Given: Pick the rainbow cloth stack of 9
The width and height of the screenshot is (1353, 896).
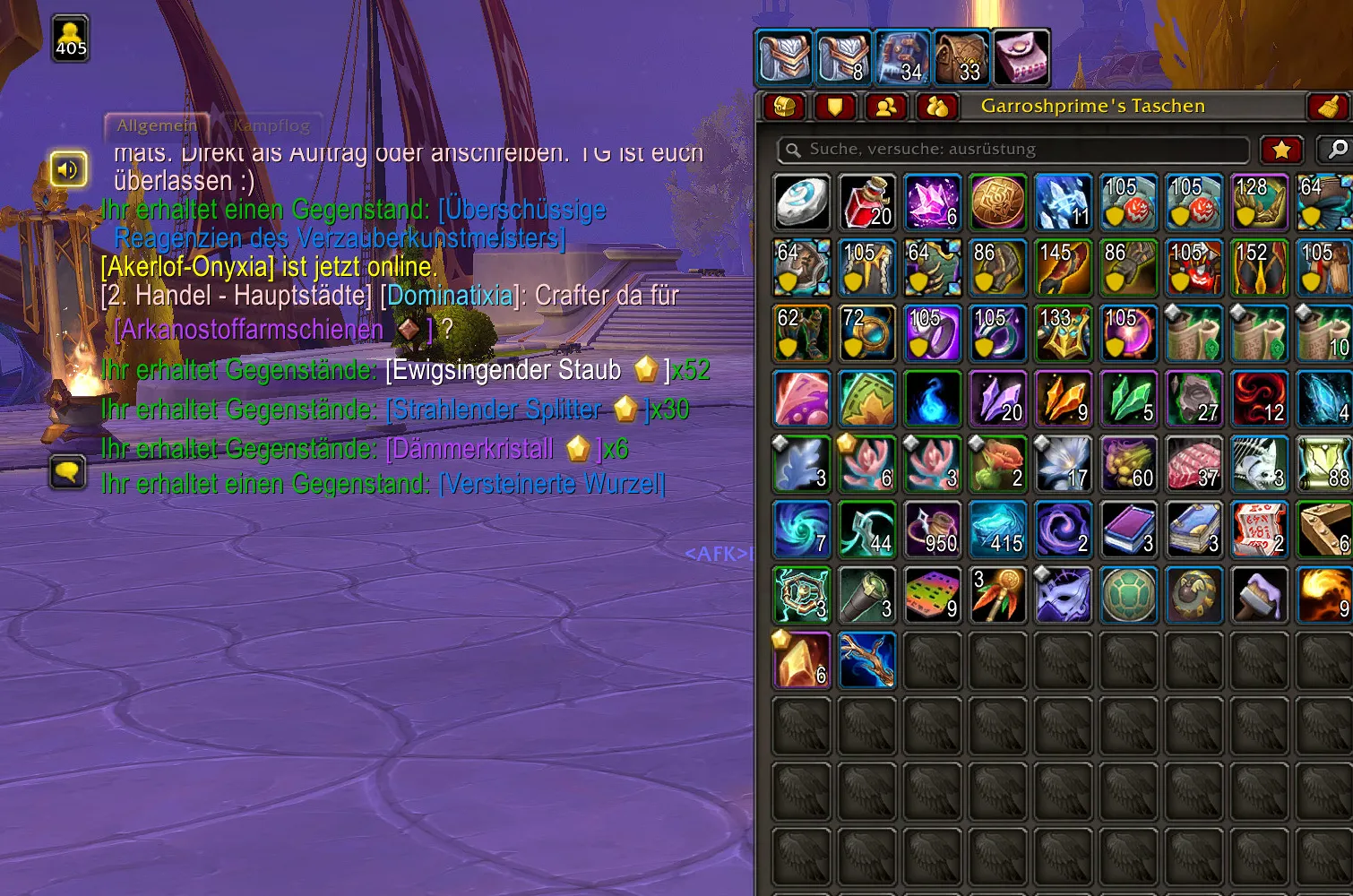Looking at the screenshot, I should pos(932,595).
